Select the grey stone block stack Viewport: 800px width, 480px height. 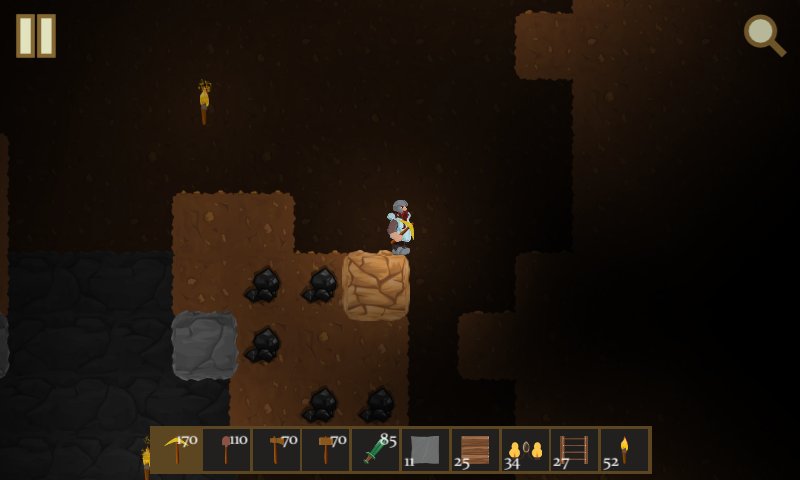point(426,450)
